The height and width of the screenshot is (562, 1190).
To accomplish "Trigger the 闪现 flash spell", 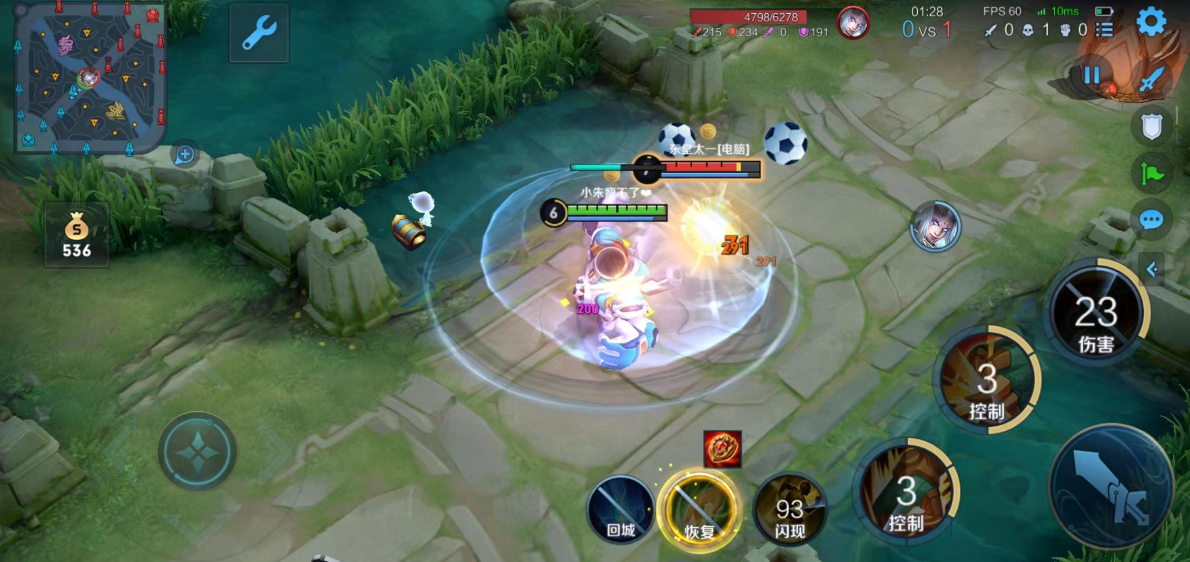I will point(789,509).
